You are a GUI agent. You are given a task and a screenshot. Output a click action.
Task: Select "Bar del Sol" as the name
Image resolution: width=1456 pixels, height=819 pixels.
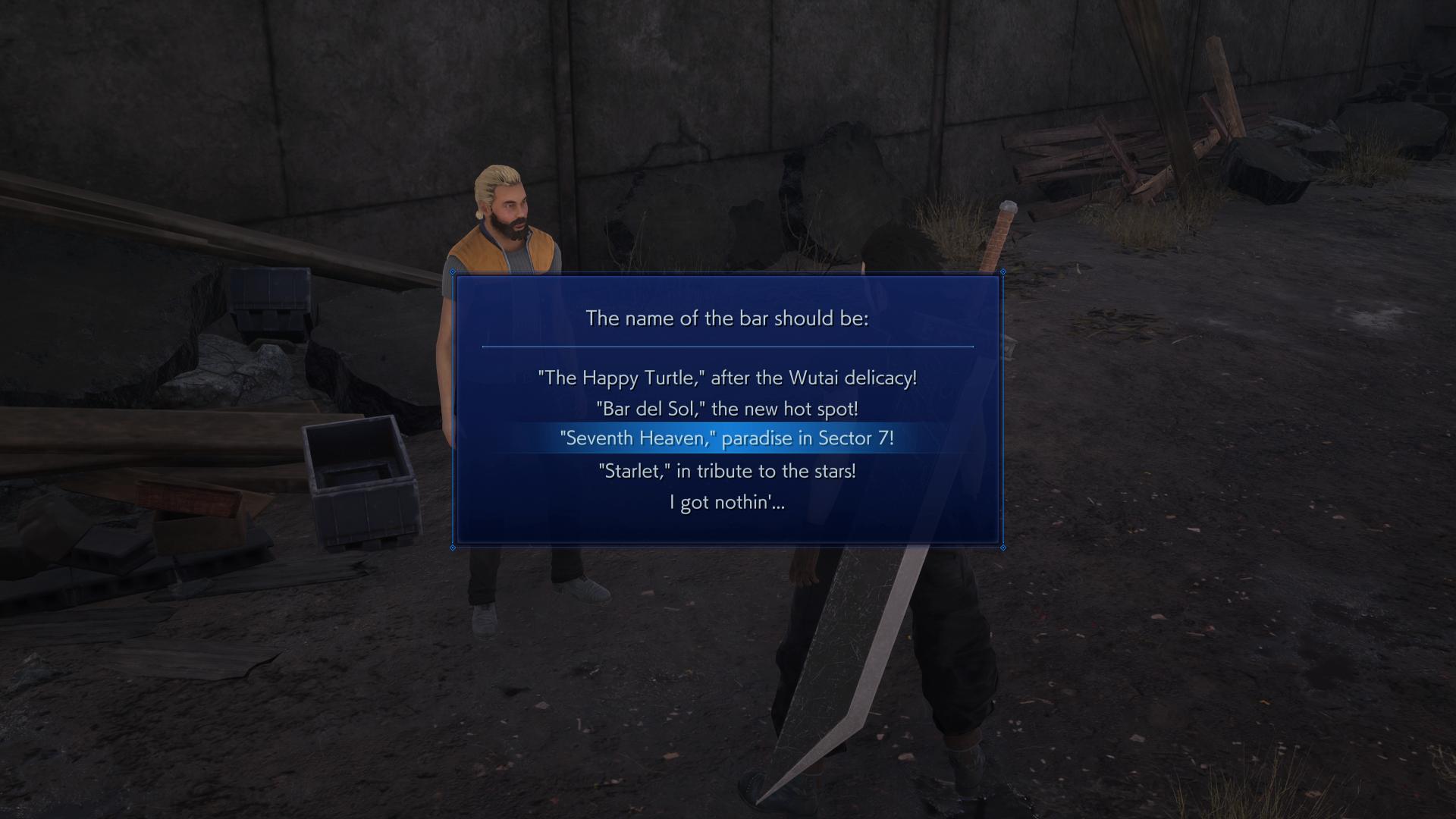[x=726, y=409]
